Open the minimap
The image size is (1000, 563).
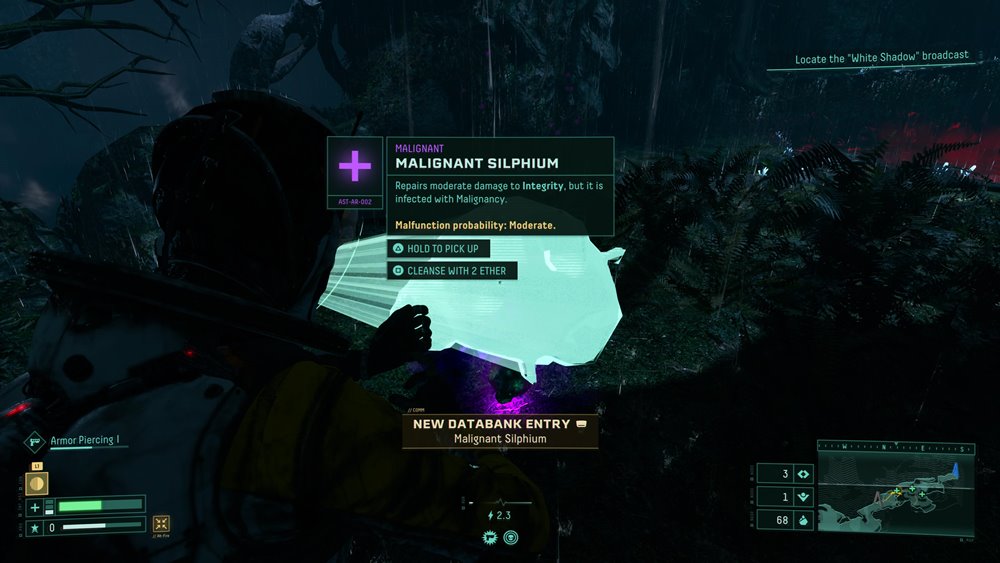tap(895, 487)
